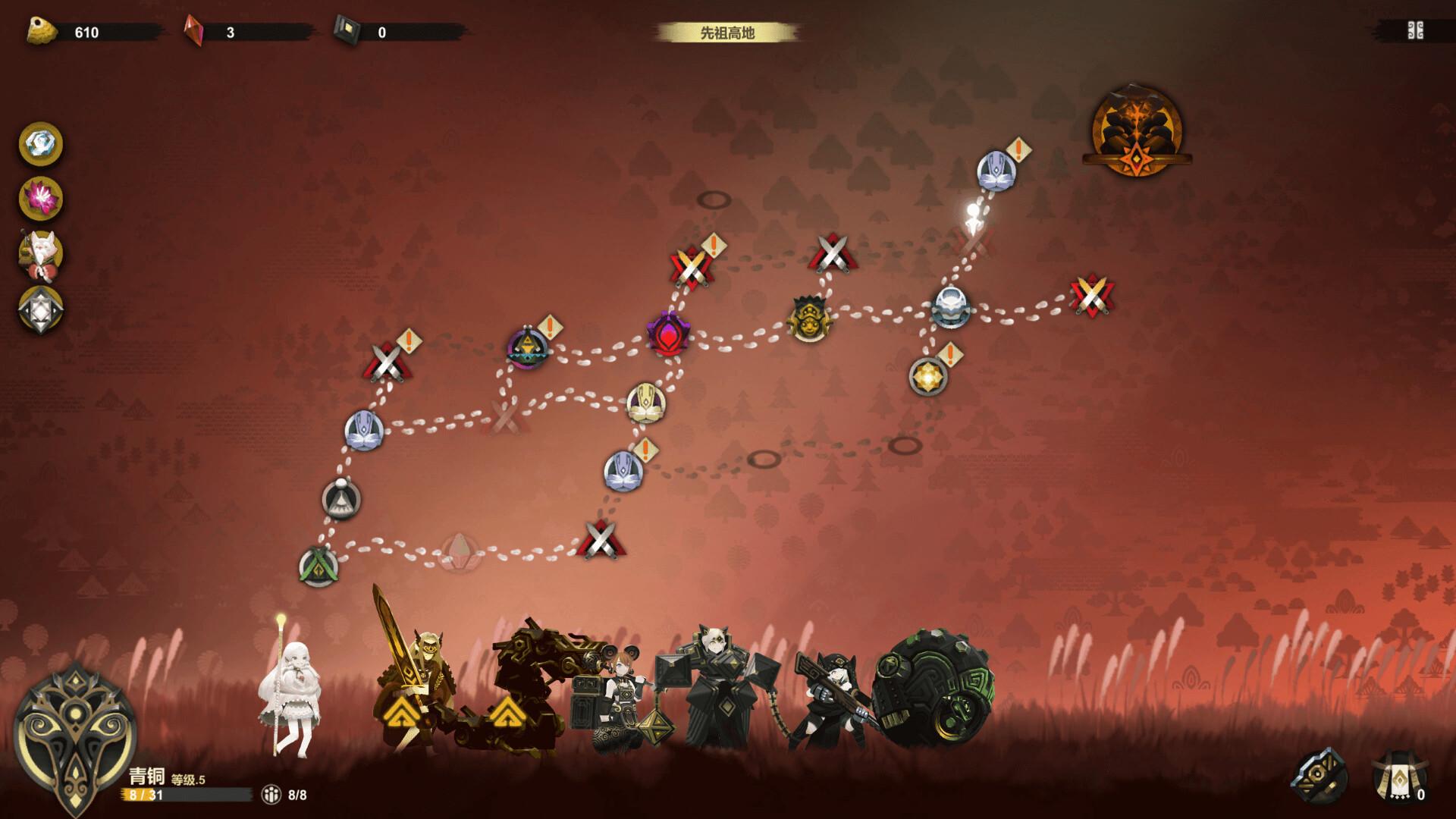
Task: Select the purple triangle event node
Action: coord(527,349)
